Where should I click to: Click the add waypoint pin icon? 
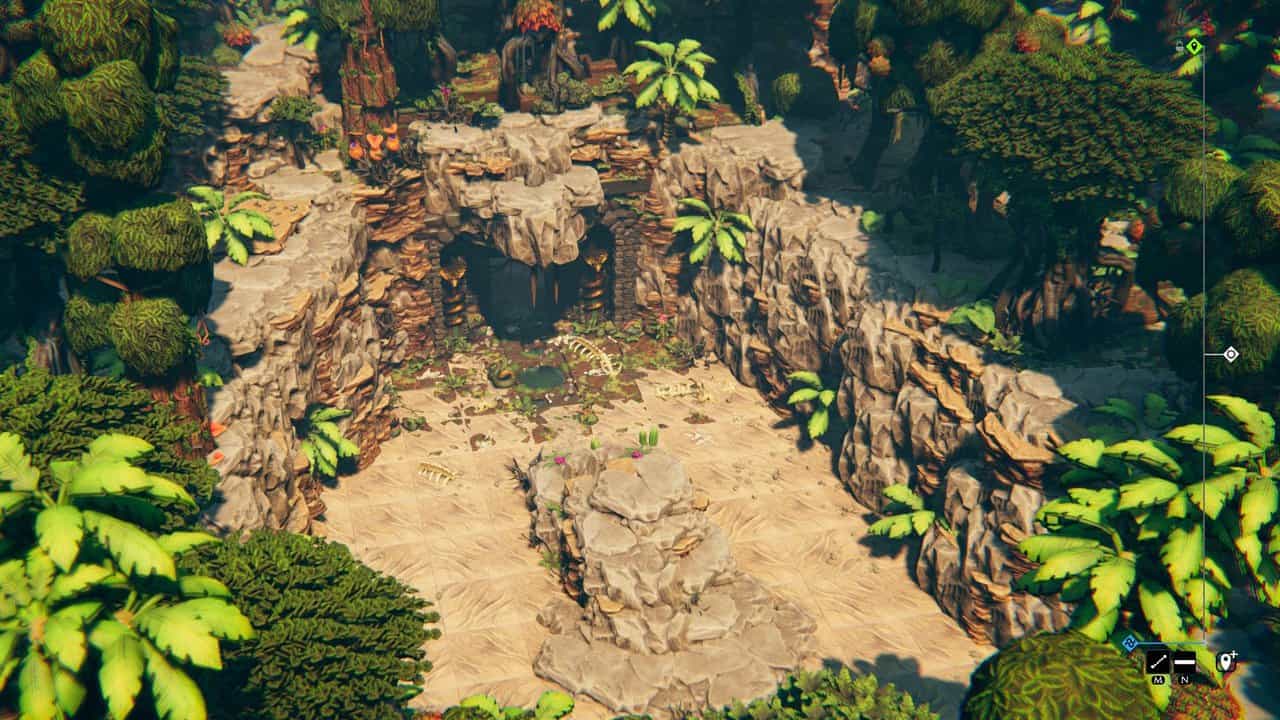click(1225, 661)
